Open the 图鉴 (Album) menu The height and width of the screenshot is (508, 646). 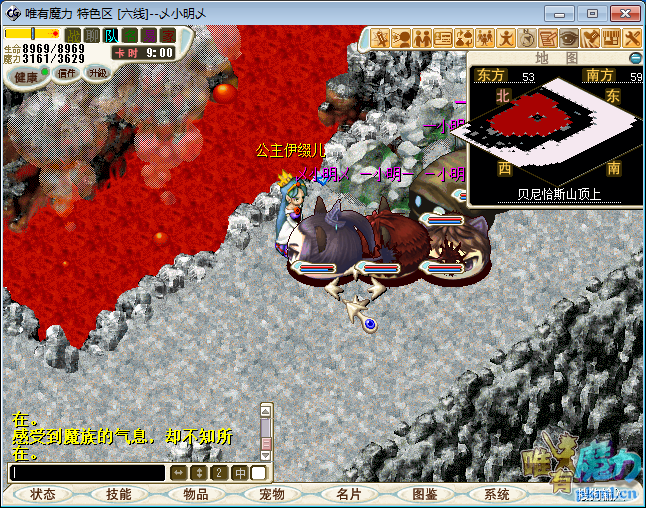(x=424, y=494)
